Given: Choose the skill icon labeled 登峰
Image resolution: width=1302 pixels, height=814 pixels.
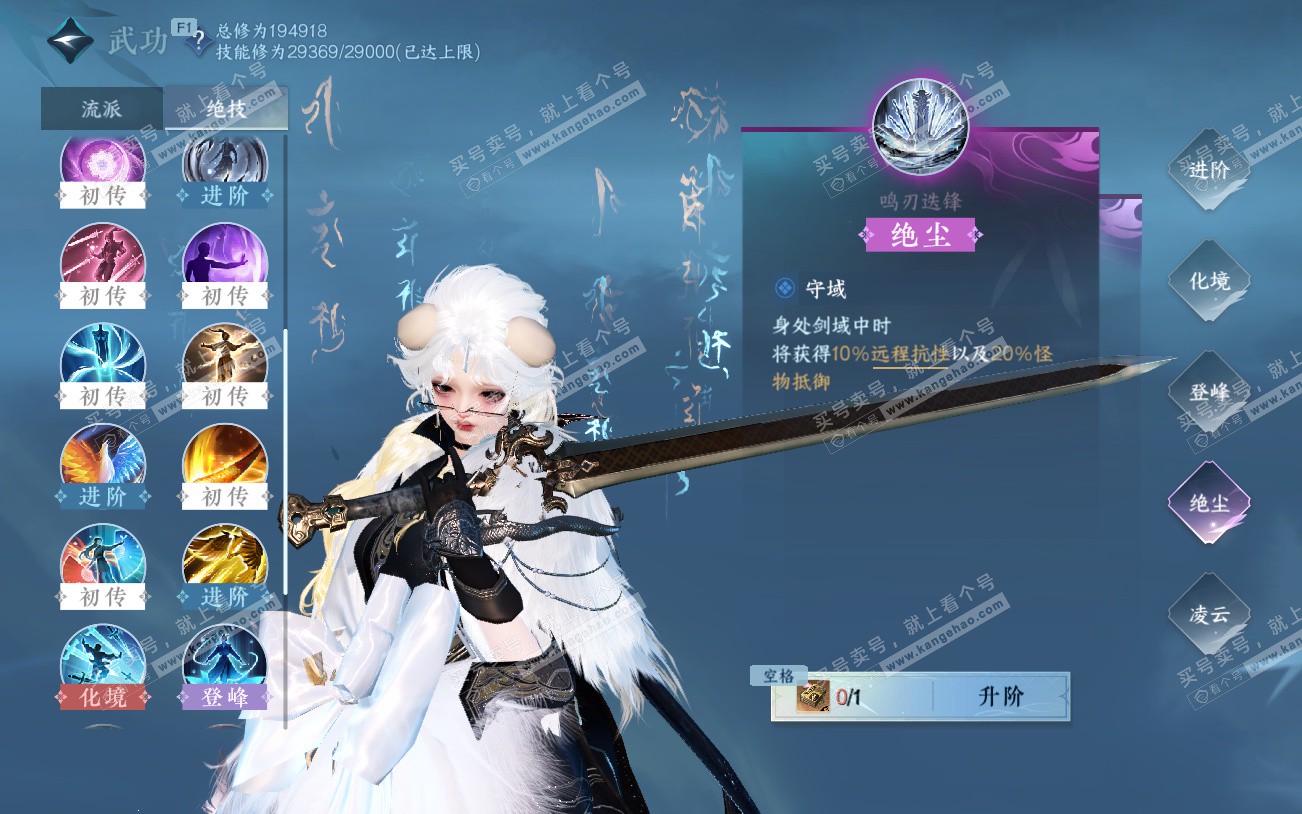Looking at the screenshot, I should (225, 662).
